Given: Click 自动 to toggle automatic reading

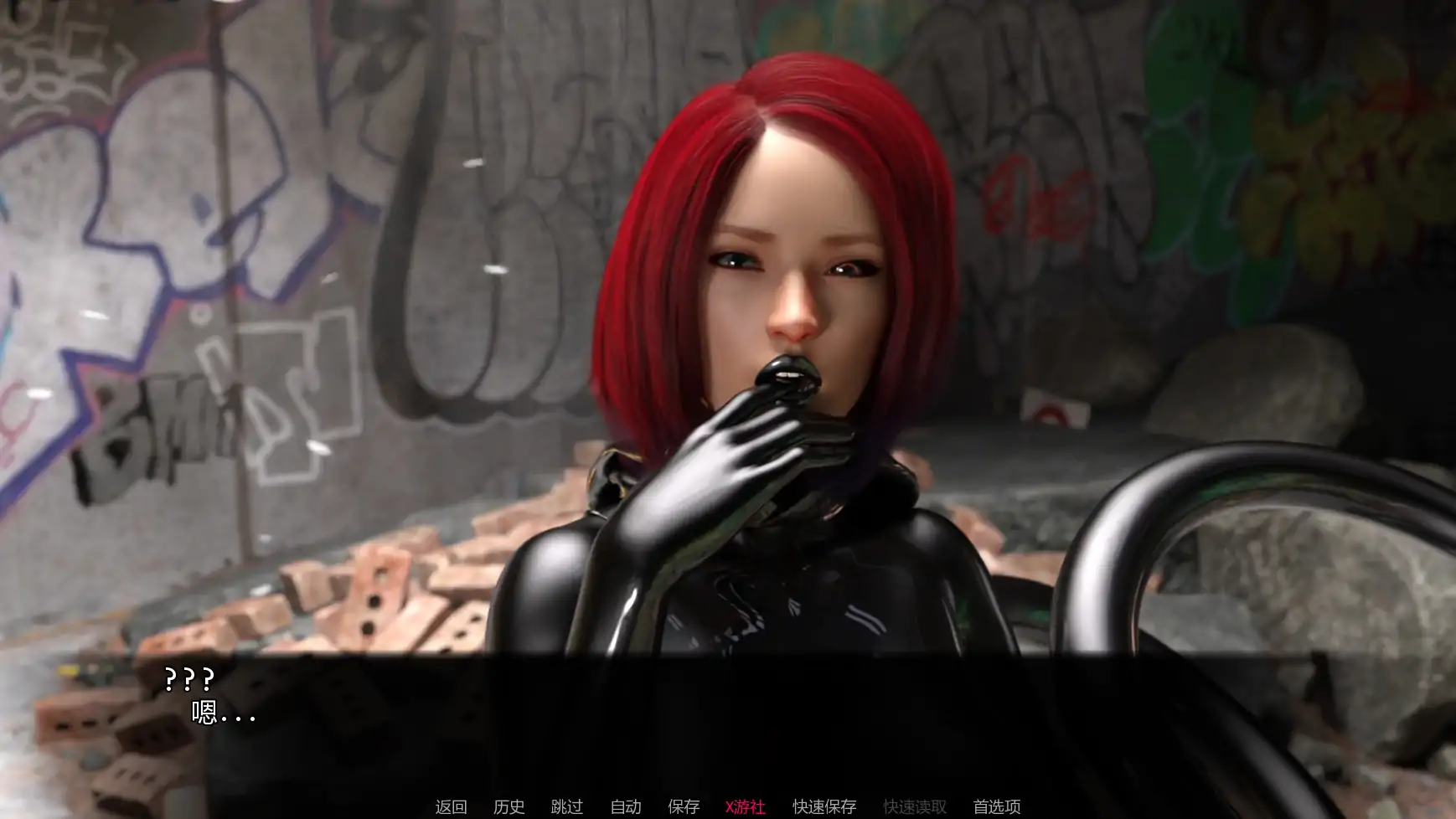Looking at the screenshot, I should coord(625,806).
